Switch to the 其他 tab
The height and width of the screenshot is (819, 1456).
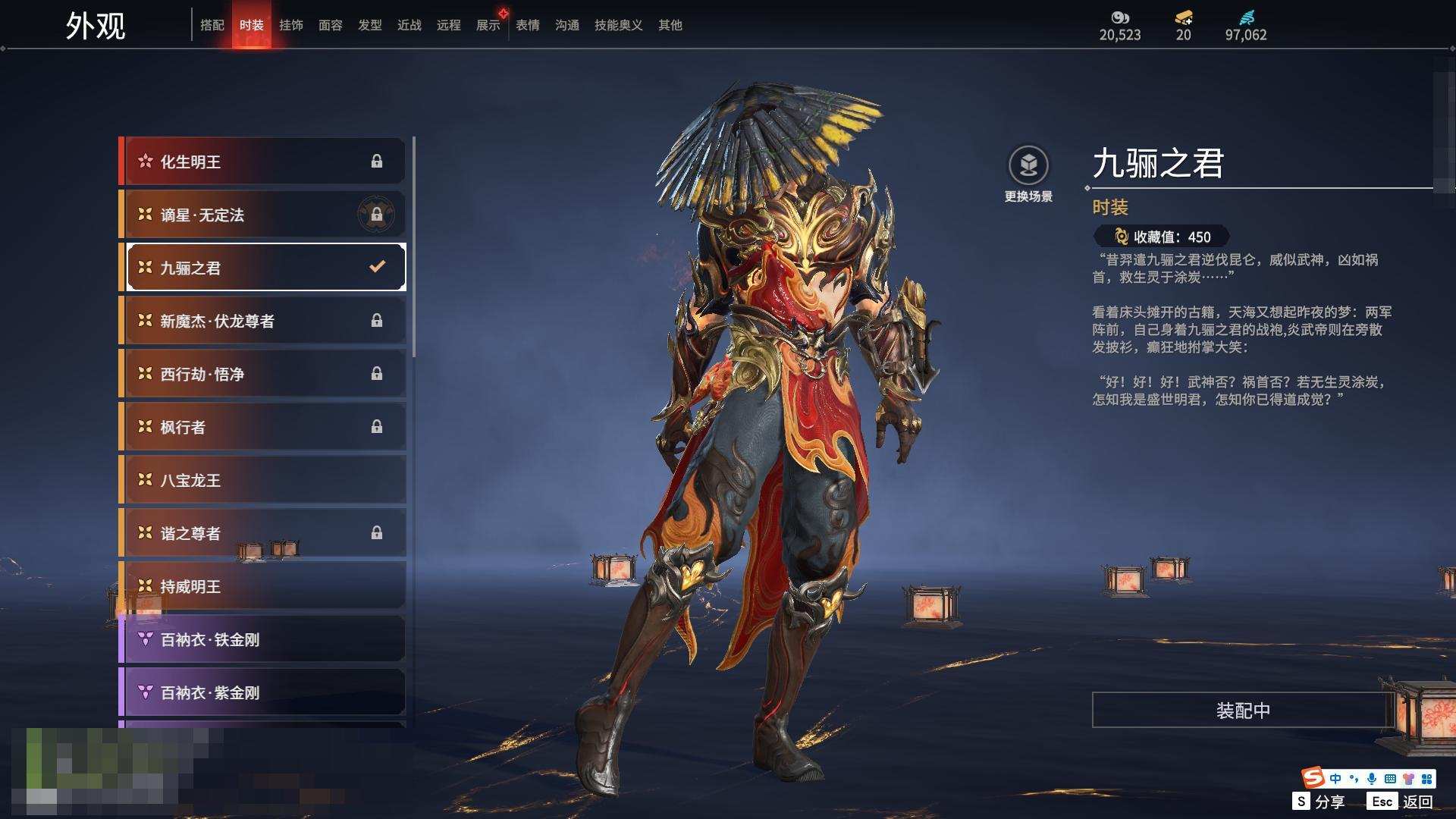[670, 25]
